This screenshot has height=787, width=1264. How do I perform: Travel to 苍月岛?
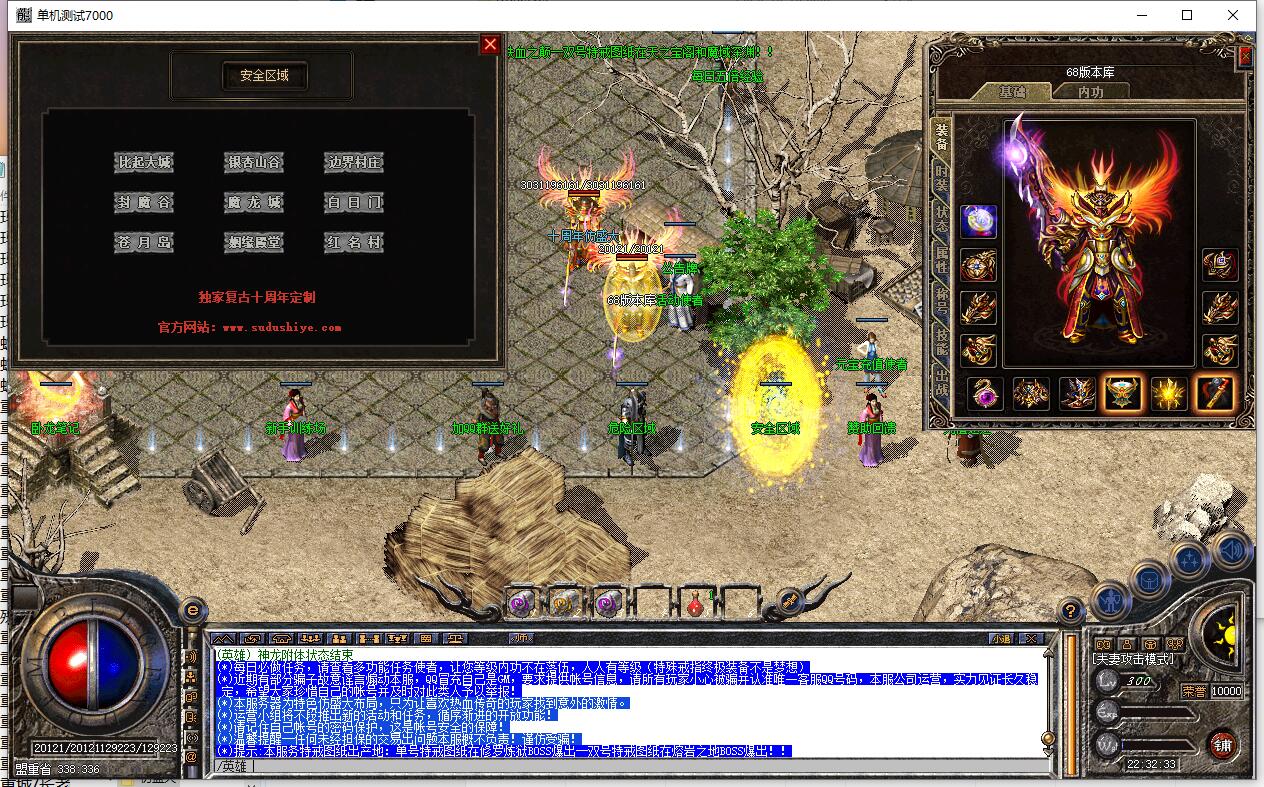145,243
